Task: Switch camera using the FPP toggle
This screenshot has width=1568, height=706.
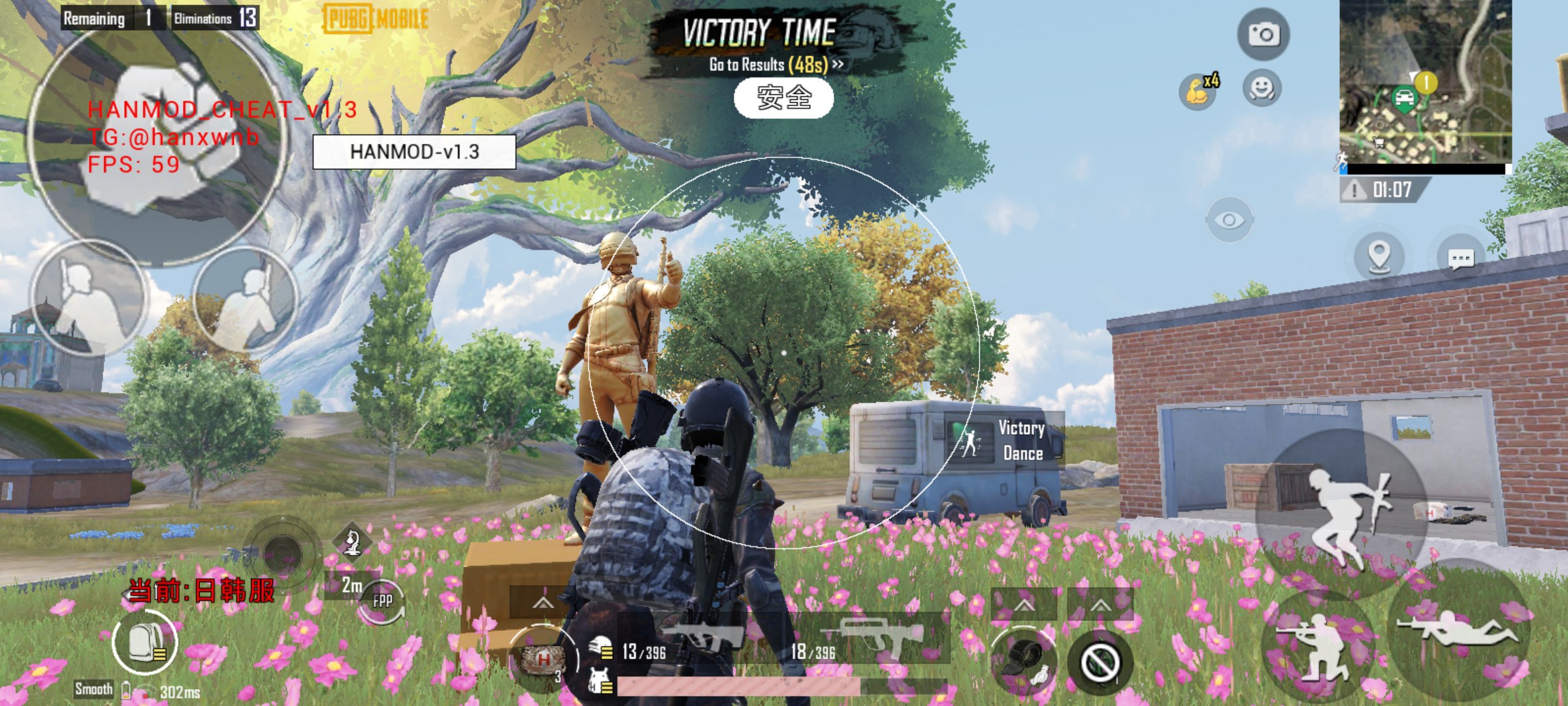Action: point(382,601)
